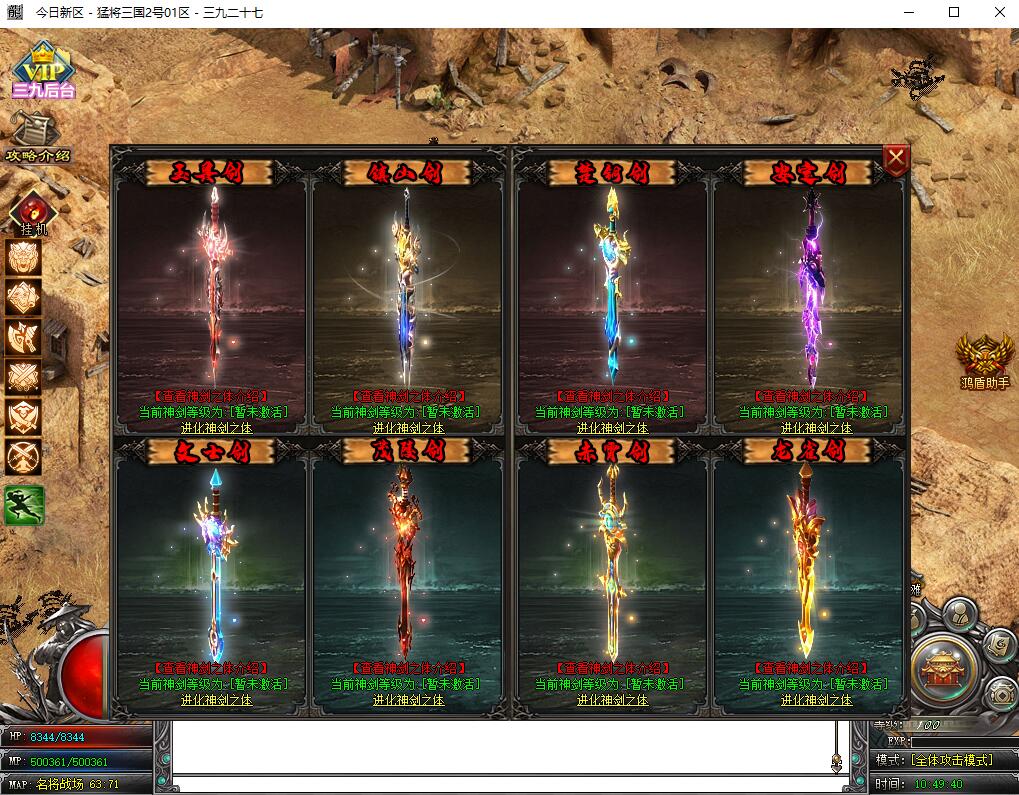
Task: Minimize the game window
Action: pos(908,13)
